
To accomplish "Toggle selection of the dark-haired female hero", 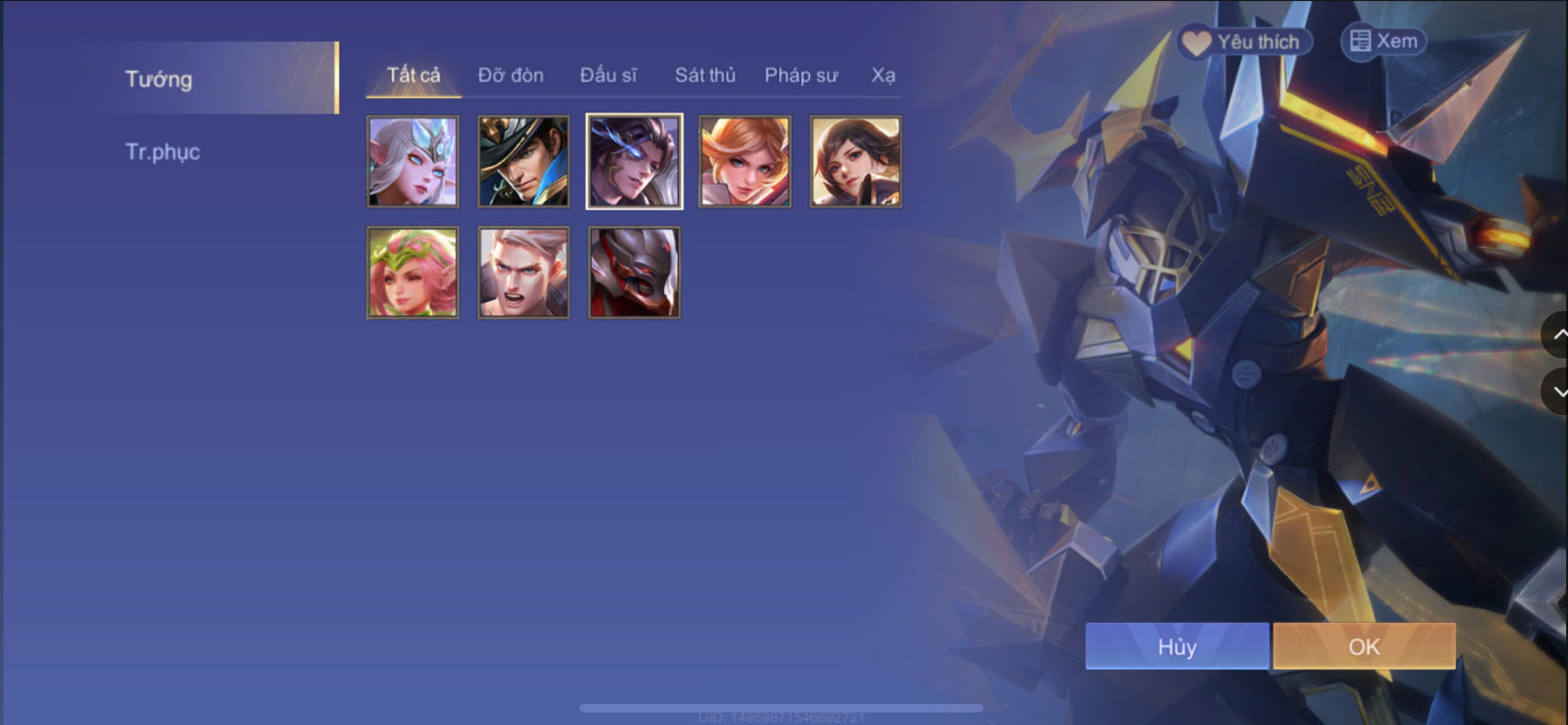I will (x=854, y=161).
